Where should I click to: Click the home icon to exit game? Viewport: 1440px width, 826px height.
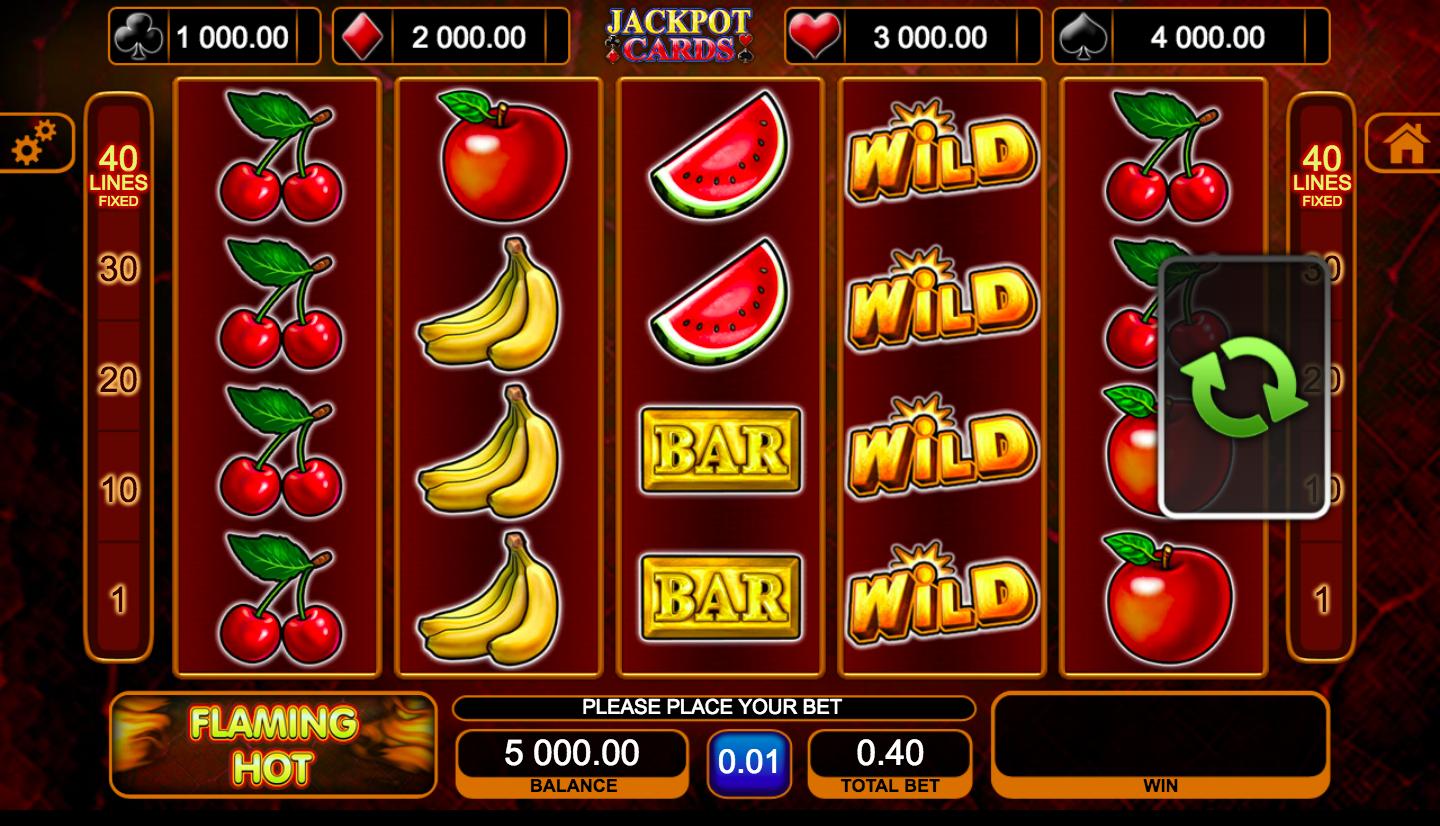pos(1407,142)
